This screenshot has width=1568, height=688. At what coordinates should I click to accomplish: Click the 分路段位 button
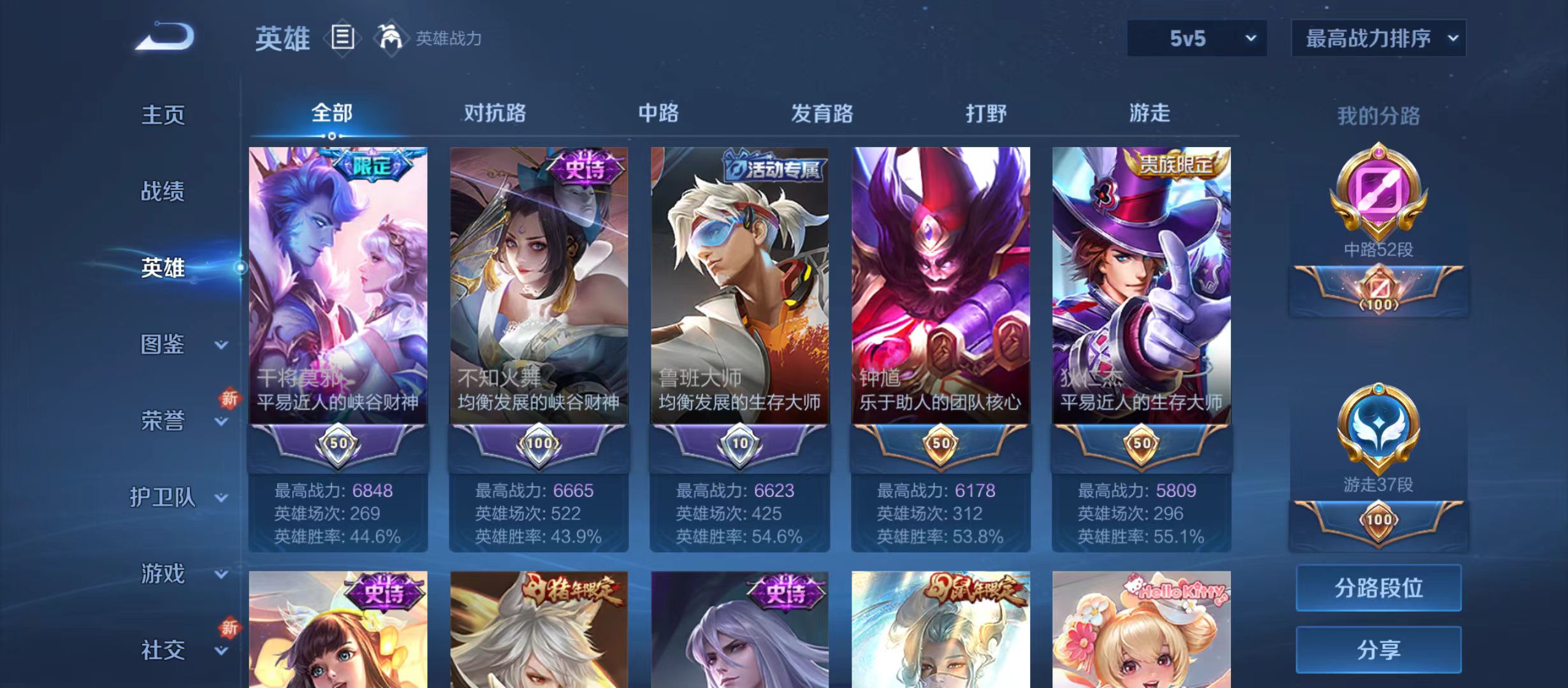click(x=1378, y=589)
